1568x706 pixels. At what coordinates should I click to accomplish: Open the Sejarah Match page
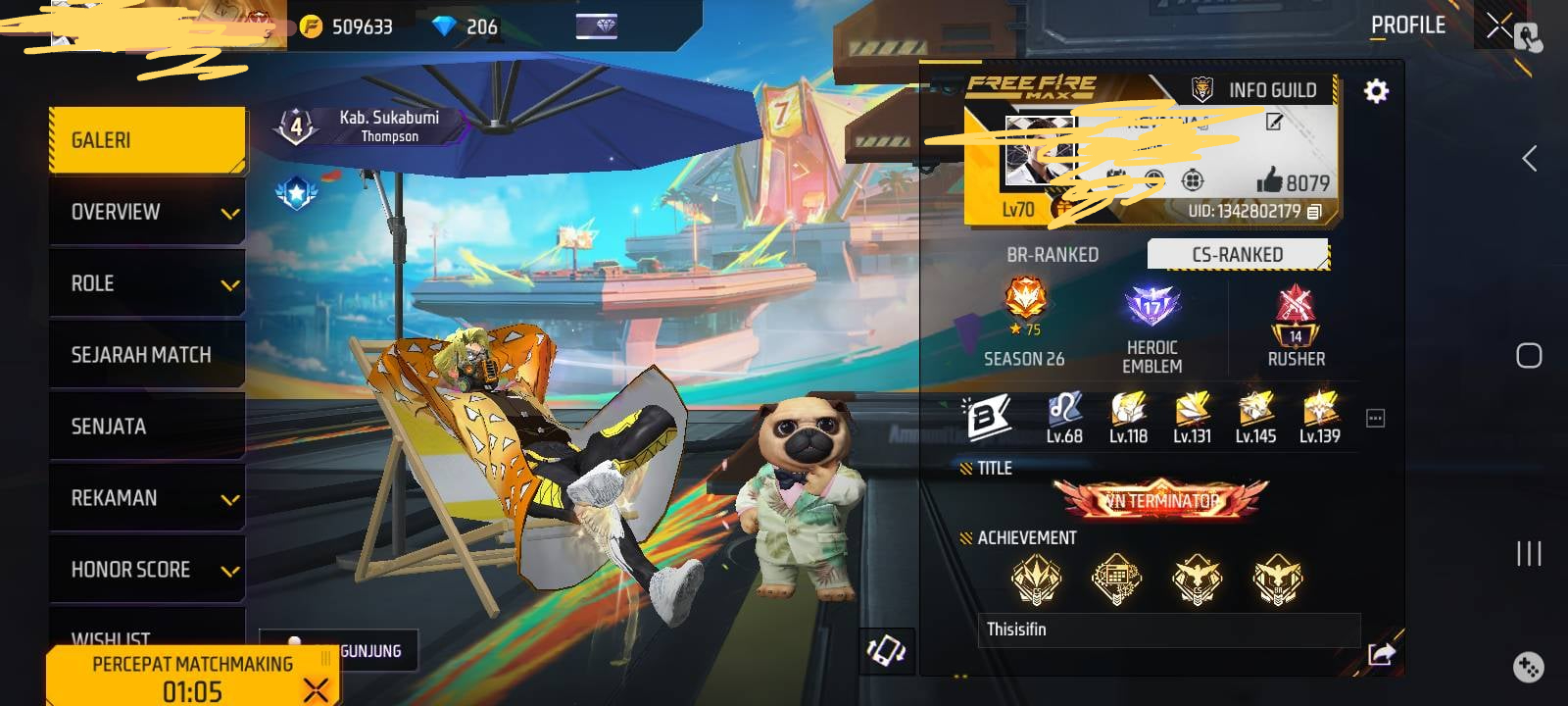coord(145,354)
